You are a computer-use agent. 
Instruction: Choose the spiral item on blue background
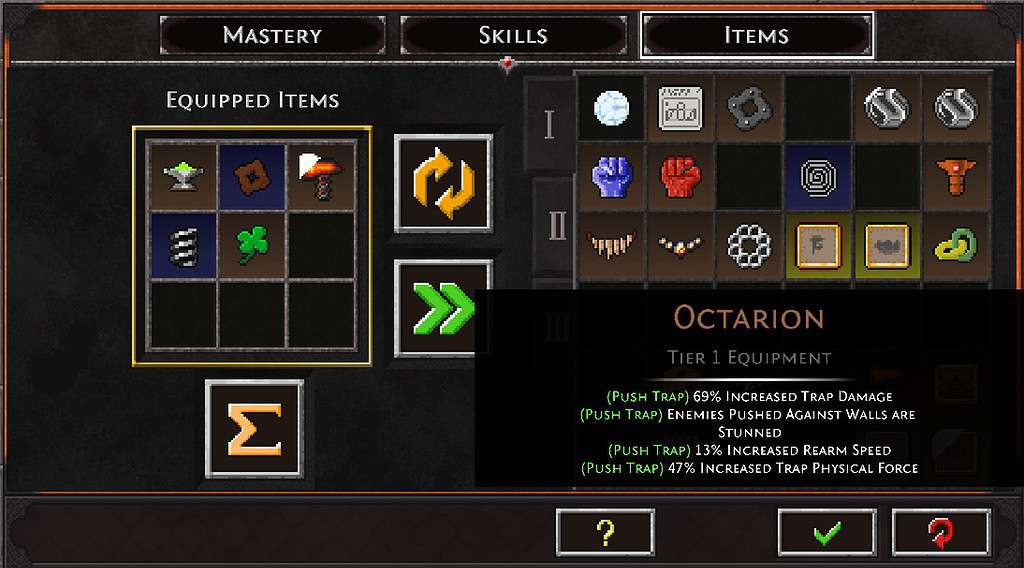click(x=819, y=177)
